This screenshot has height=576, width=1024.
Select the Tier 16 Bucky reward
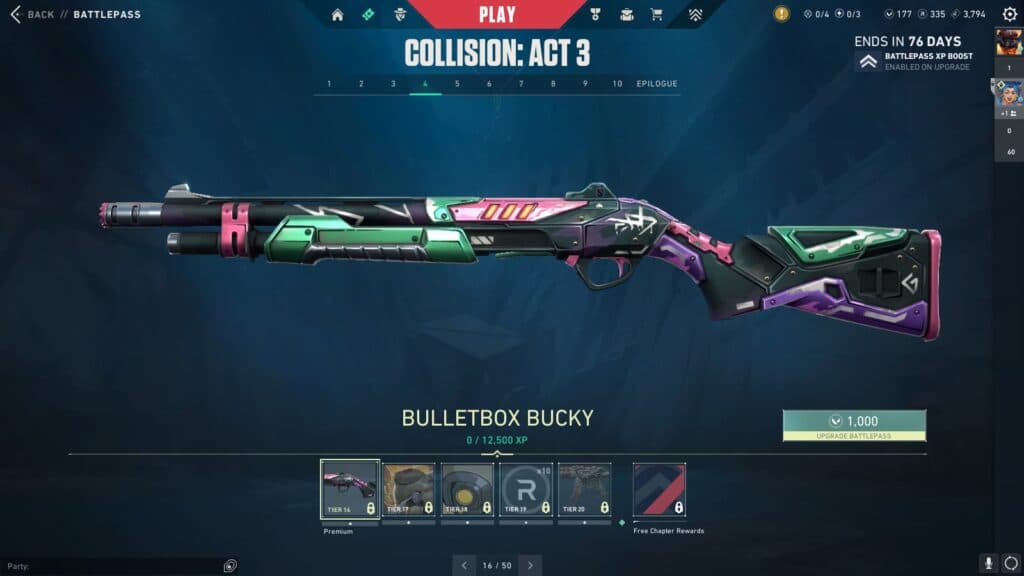(350, 490)
